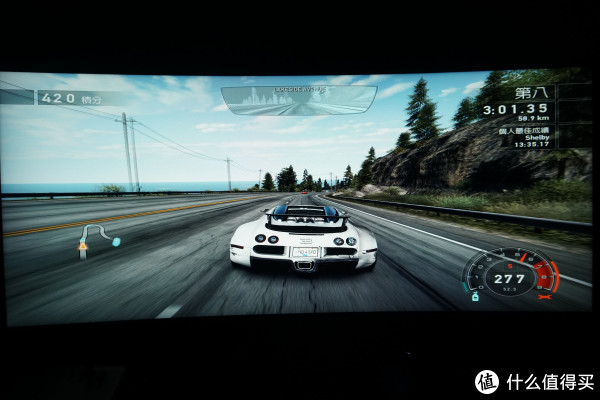Click the cyan finish marker on minimap
The height and width of the screenshot is (400, 600).
click(116, 242)
